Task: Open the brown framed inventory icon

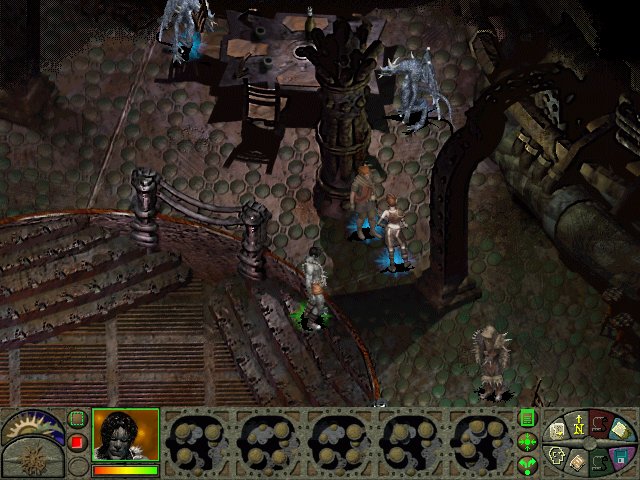Action: (578, 464)
